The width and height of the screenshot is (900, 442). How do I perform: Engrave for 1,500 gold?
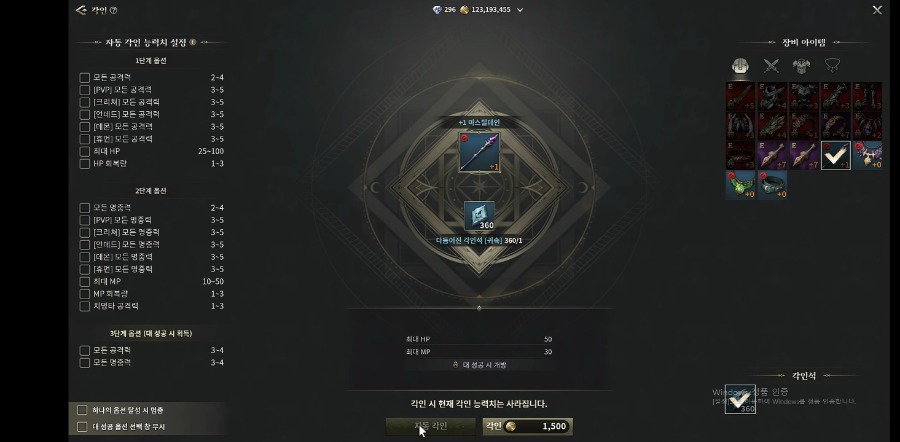(527, 426)
